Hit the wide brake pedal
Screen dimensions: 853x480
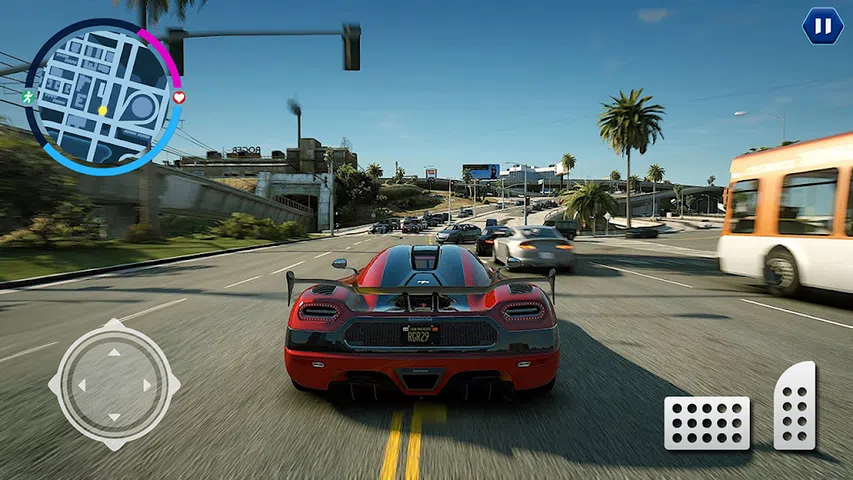(707, 422)
